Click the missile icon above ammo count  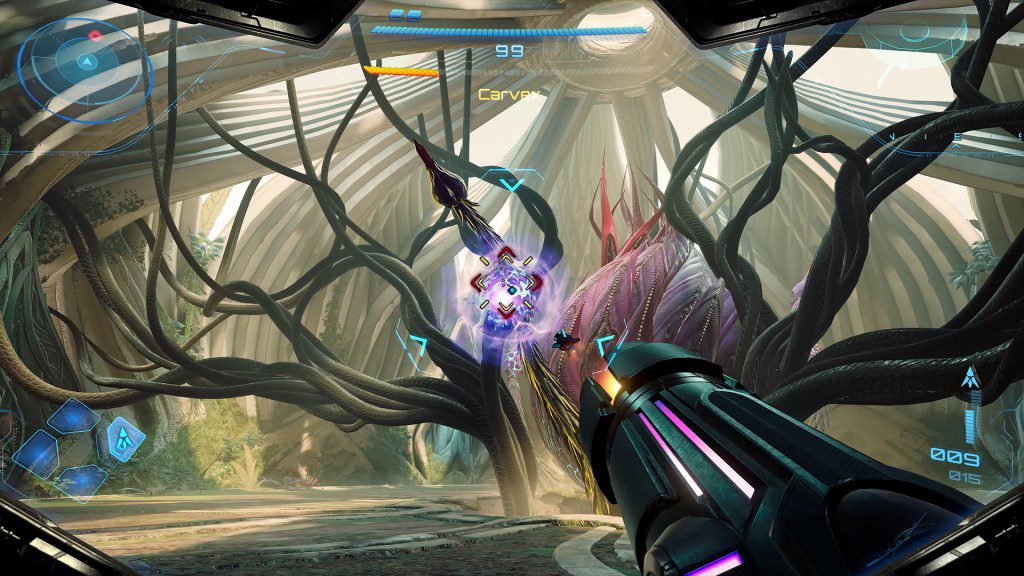[x=968, y=380]
